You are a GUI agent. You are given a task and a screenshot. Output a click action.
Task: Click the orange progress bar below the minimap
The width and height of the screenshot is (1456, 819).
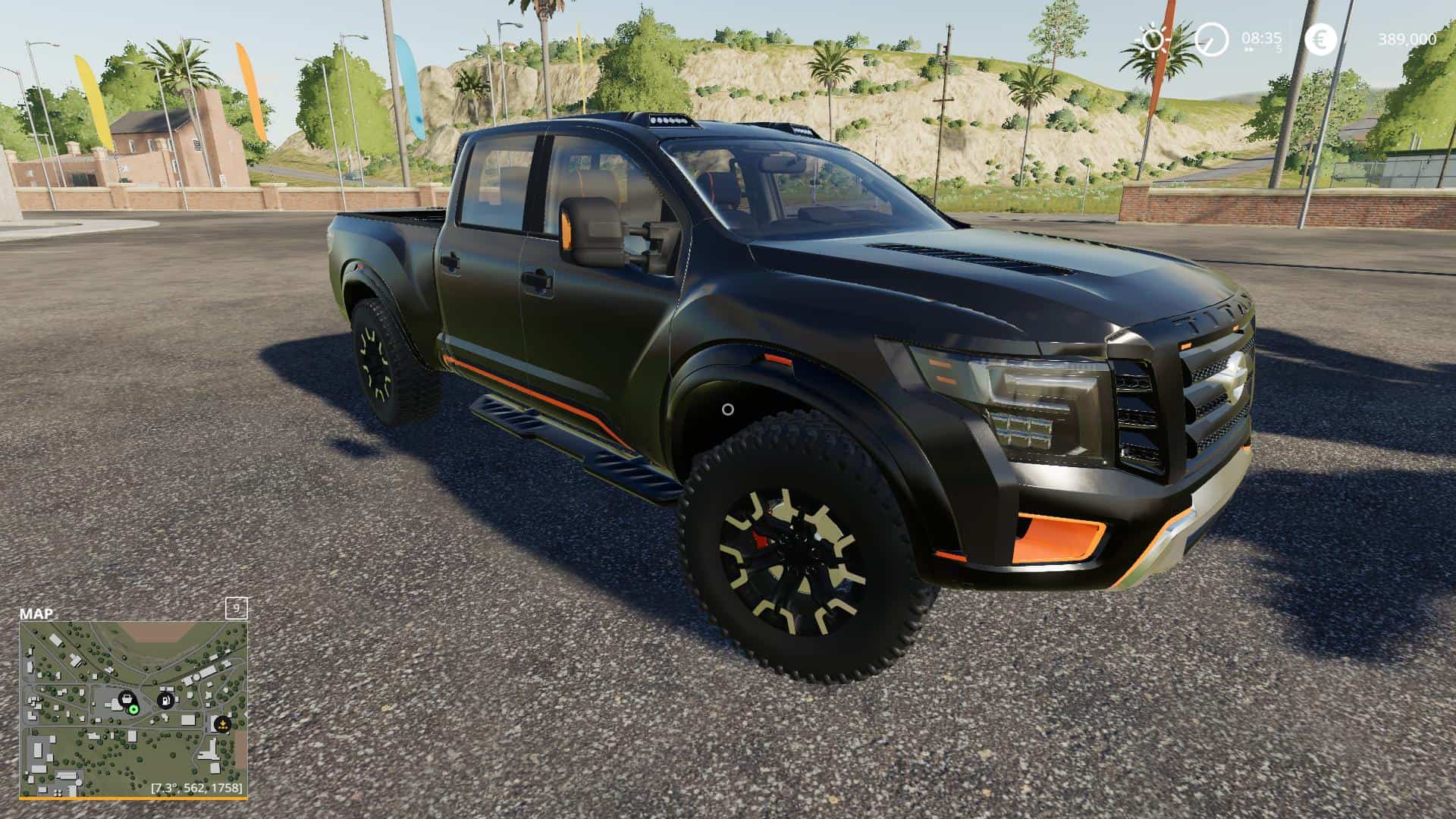coord(133,797)
